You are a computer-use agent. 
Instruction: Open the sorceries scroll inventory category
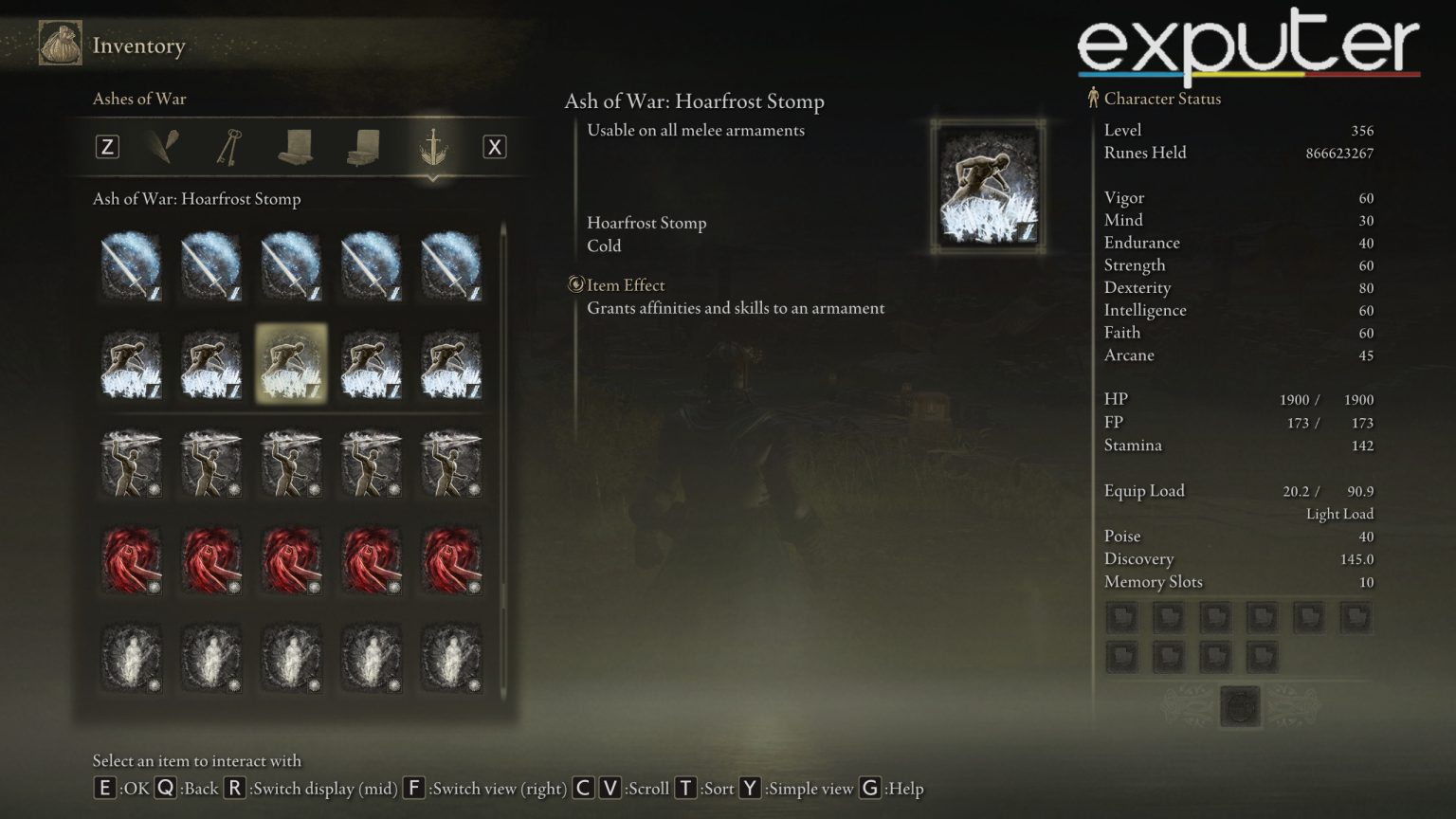point(296,147)
